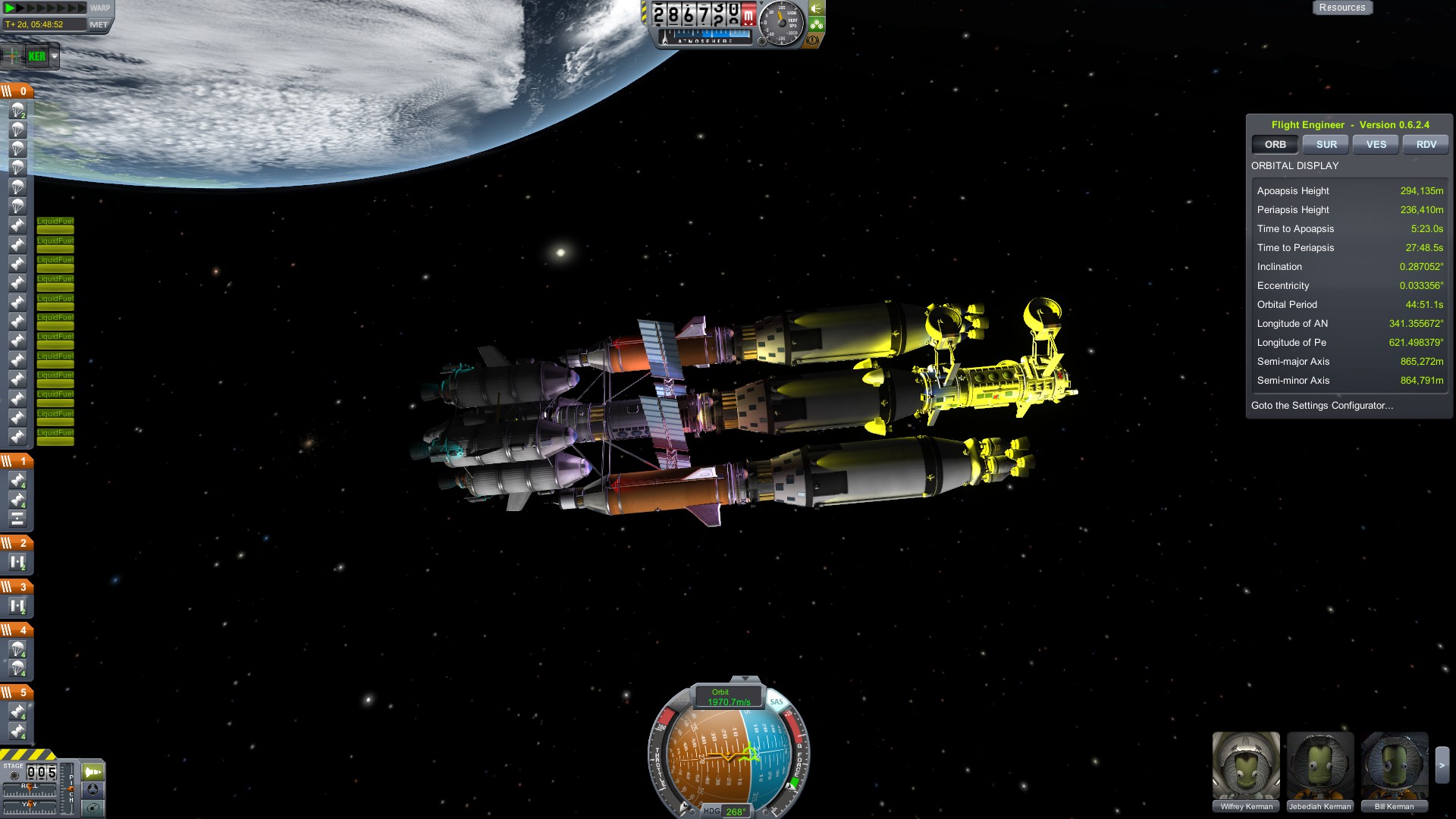Click the green KER toolbar button
1456x819 pixels.
tap(36, 56)
